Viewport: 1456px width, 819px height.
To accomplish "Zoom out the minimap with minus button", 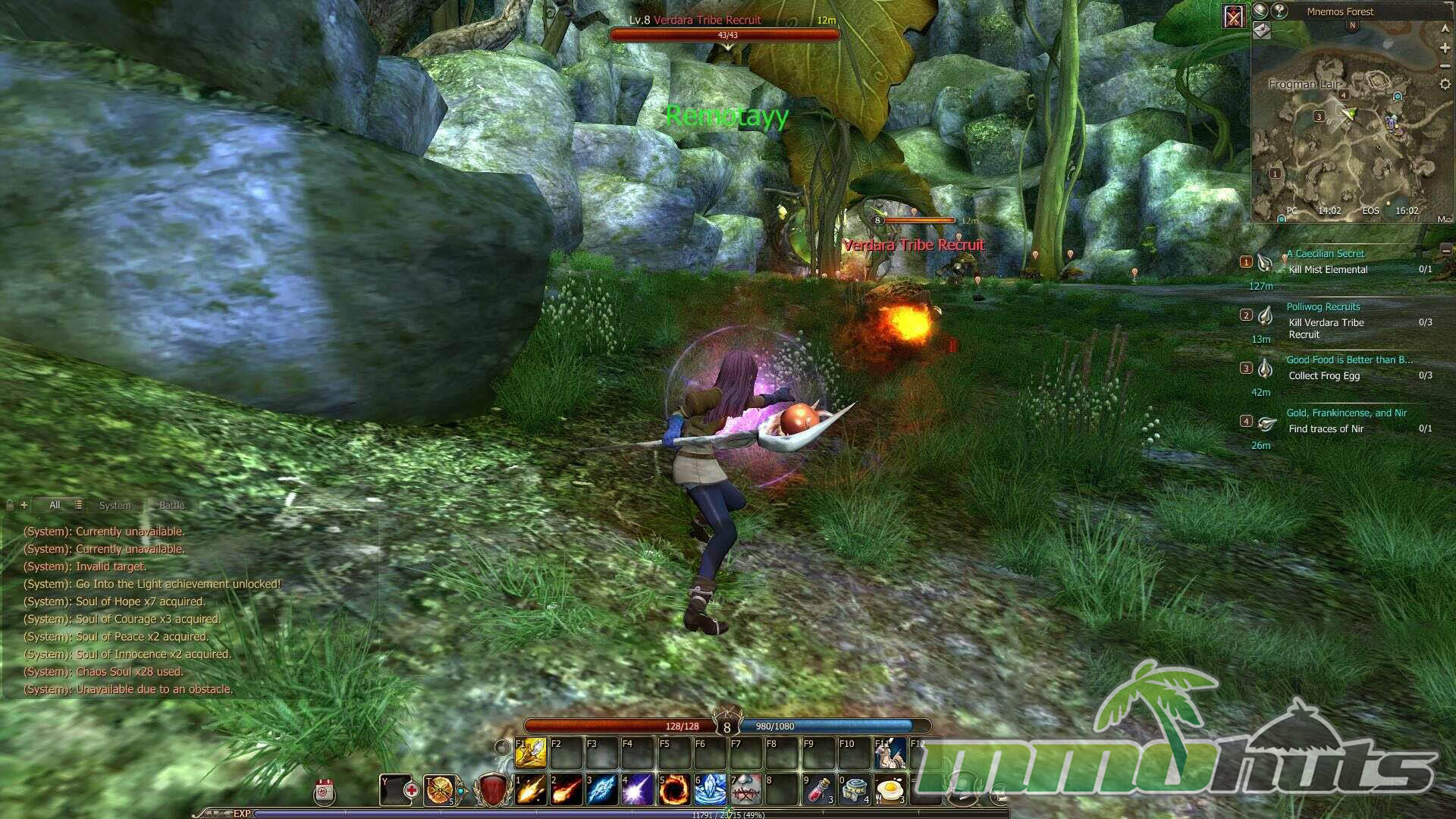I will (1445, 66).
